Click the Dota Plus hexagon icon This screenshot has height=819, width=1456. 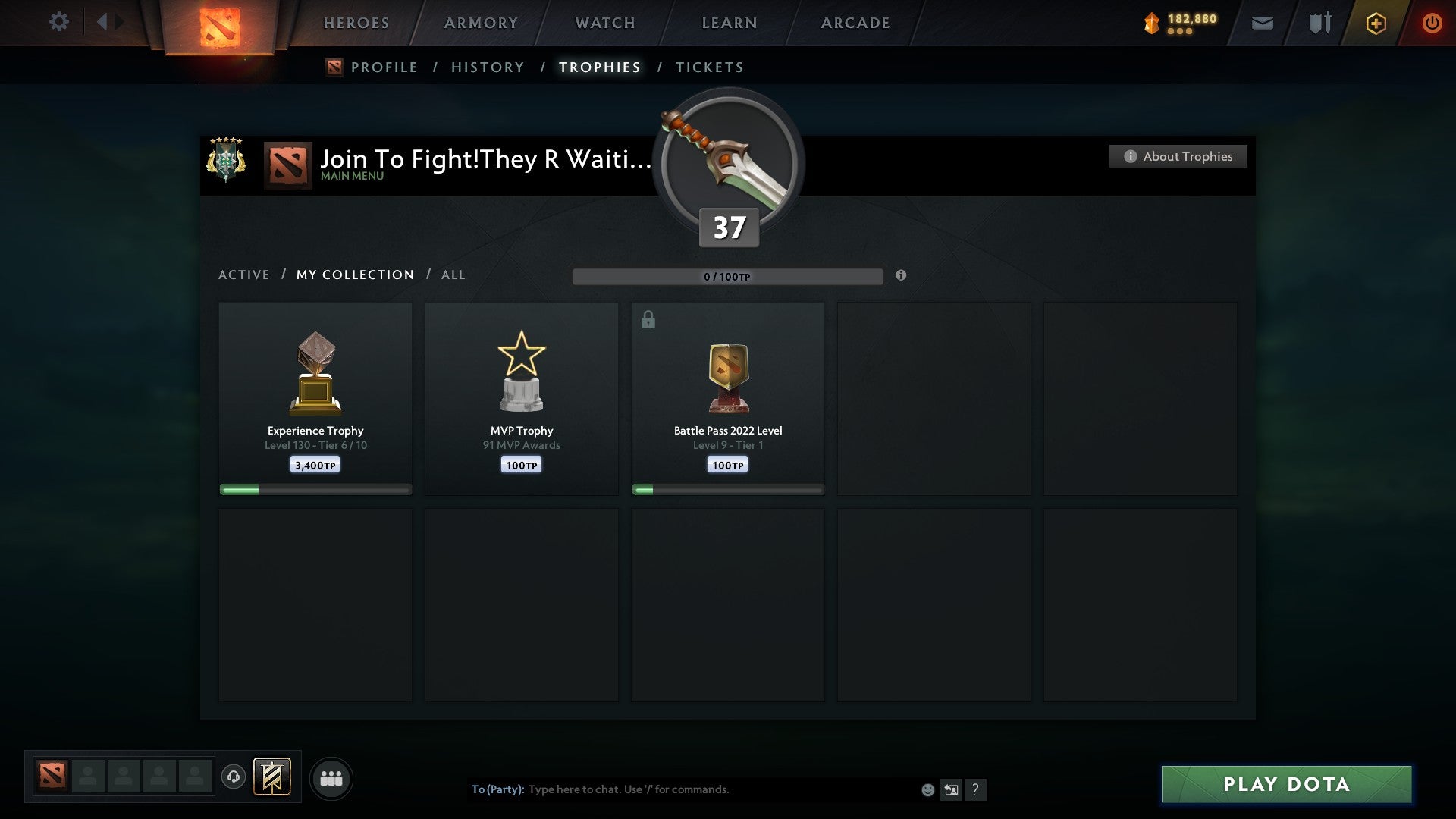point(1376,23)
